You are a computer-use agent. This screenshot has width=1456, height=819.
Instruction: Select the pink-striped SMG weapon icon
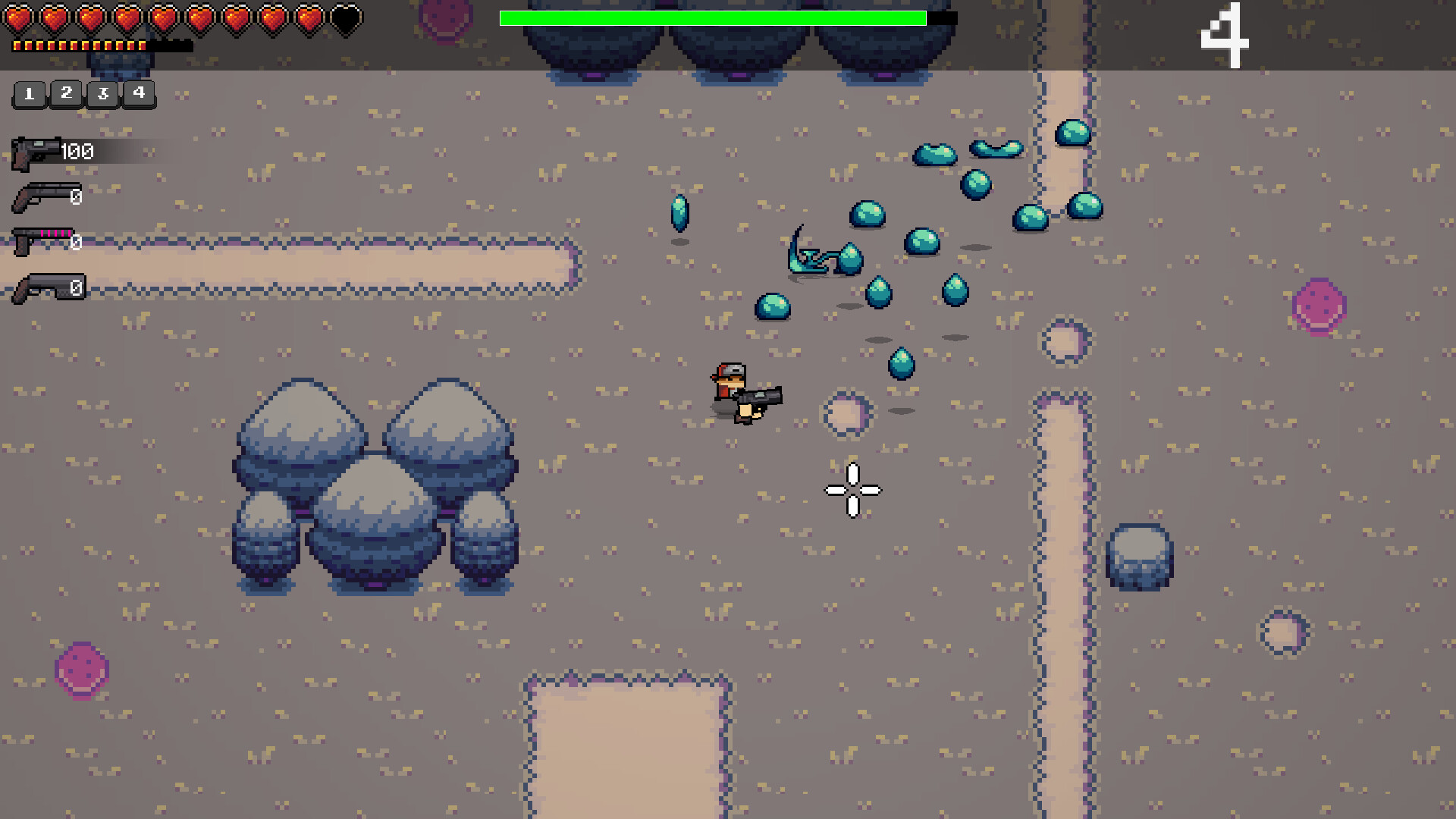point(42,241)
